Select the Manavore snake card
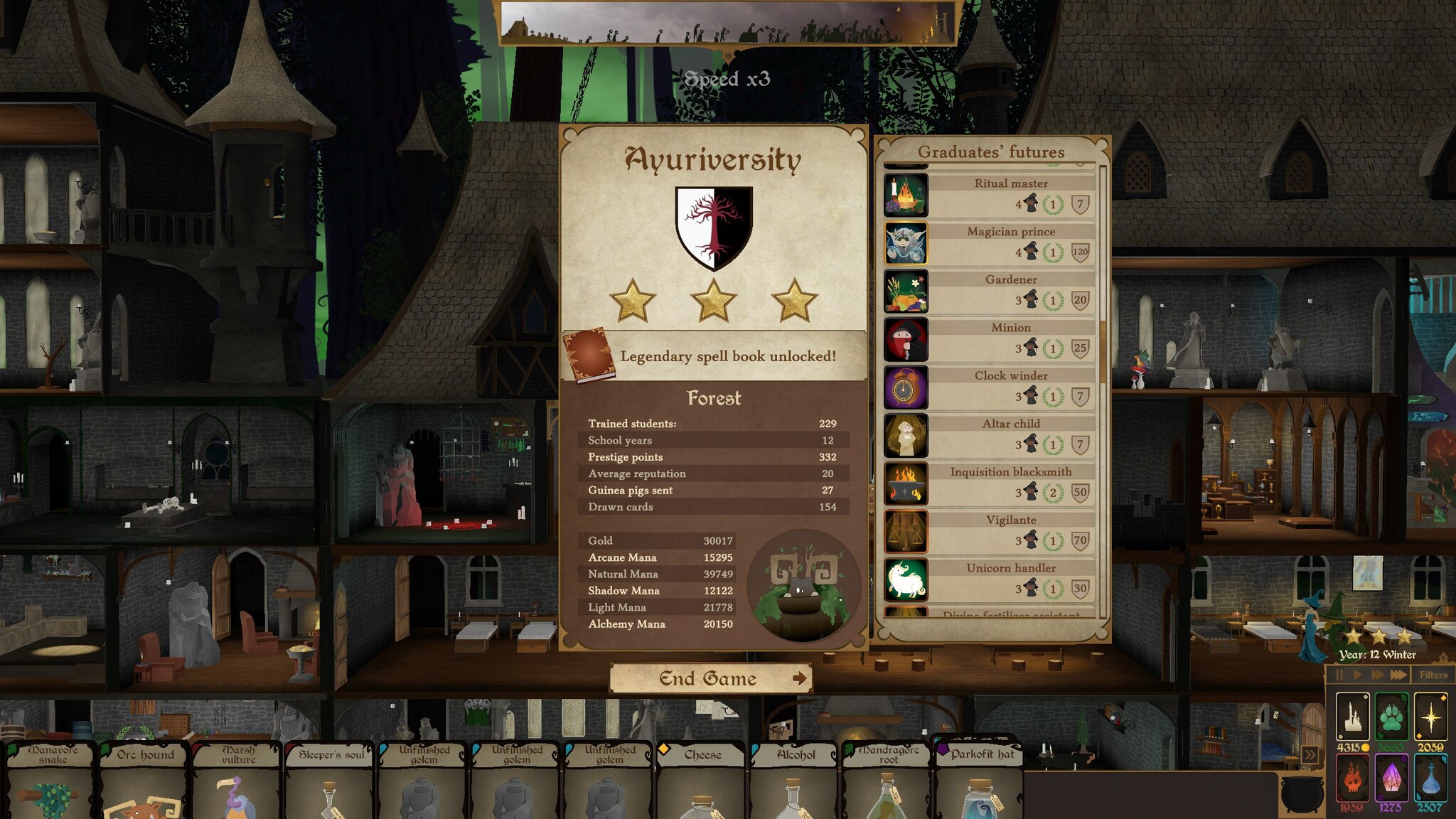The image size is (1456, 819). pos(52,782)
